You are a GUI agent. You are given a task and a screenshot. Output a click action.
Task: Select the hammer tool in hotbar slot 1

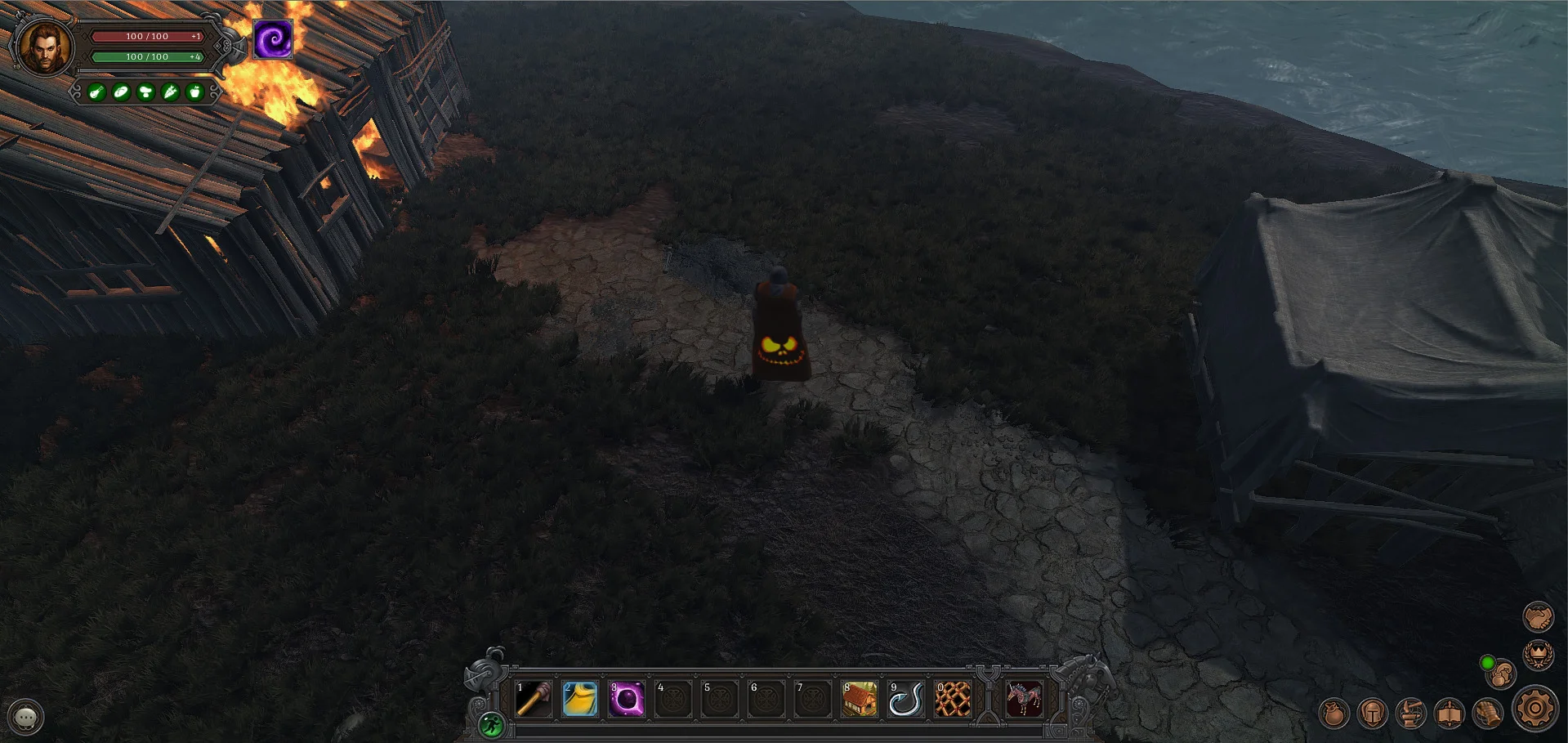[x=534, y=700]
